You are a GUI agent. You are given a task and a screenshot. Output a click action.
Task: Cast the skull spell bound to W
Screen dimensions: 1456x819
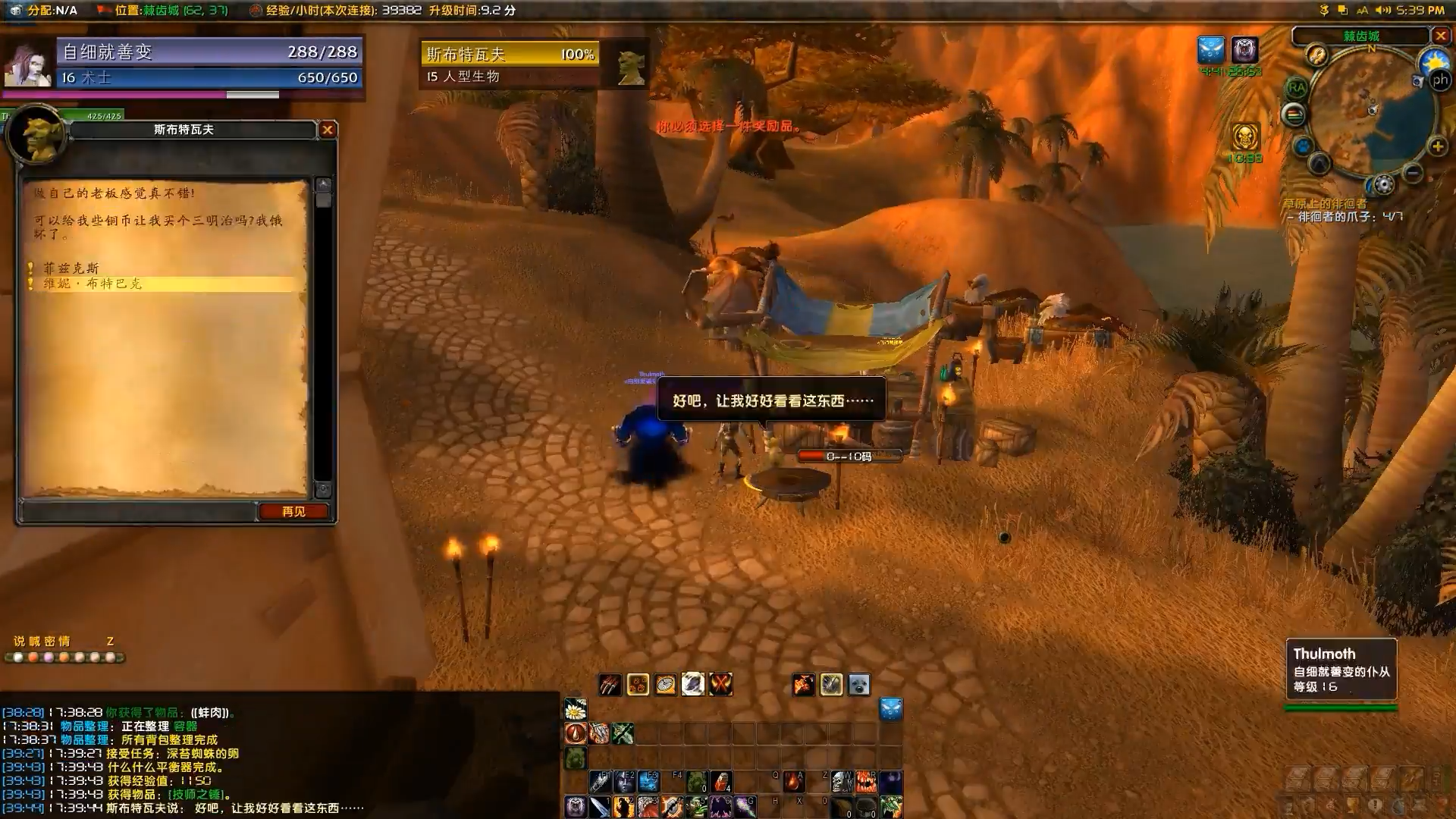pos(843,781)
